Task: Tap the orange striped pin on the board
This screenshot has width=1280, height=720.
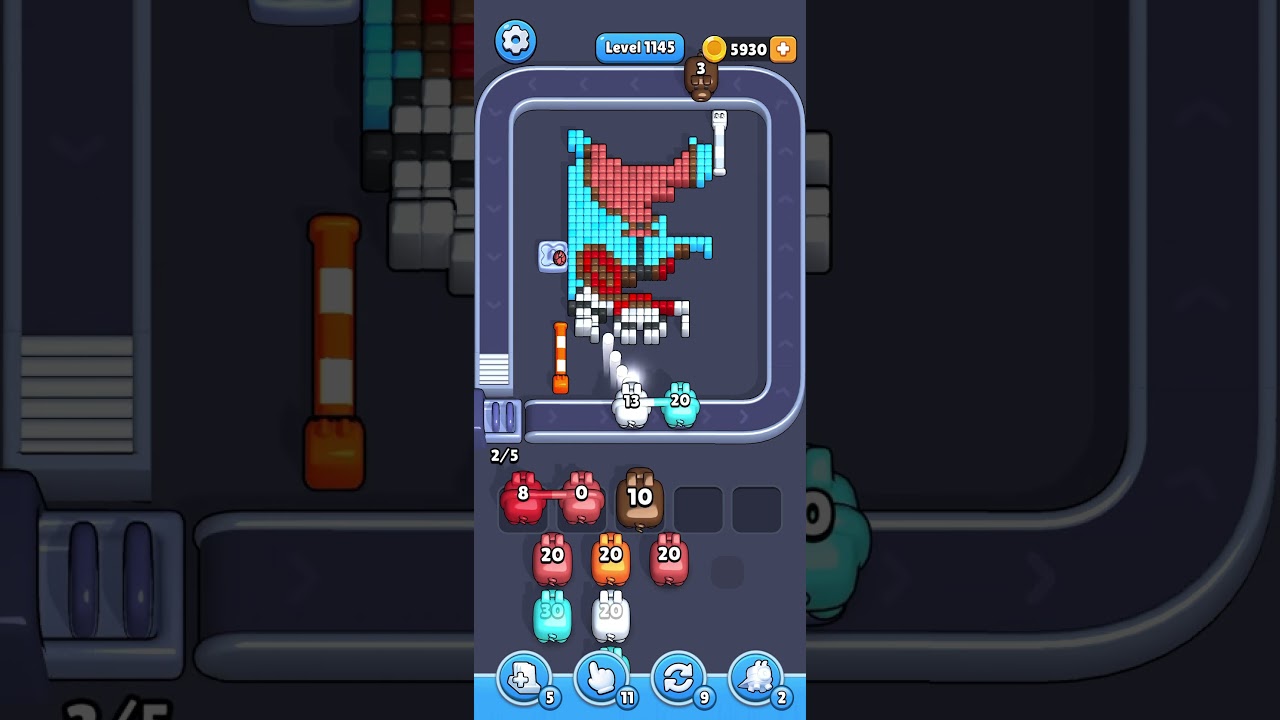Action: click(x=563, y=355)
